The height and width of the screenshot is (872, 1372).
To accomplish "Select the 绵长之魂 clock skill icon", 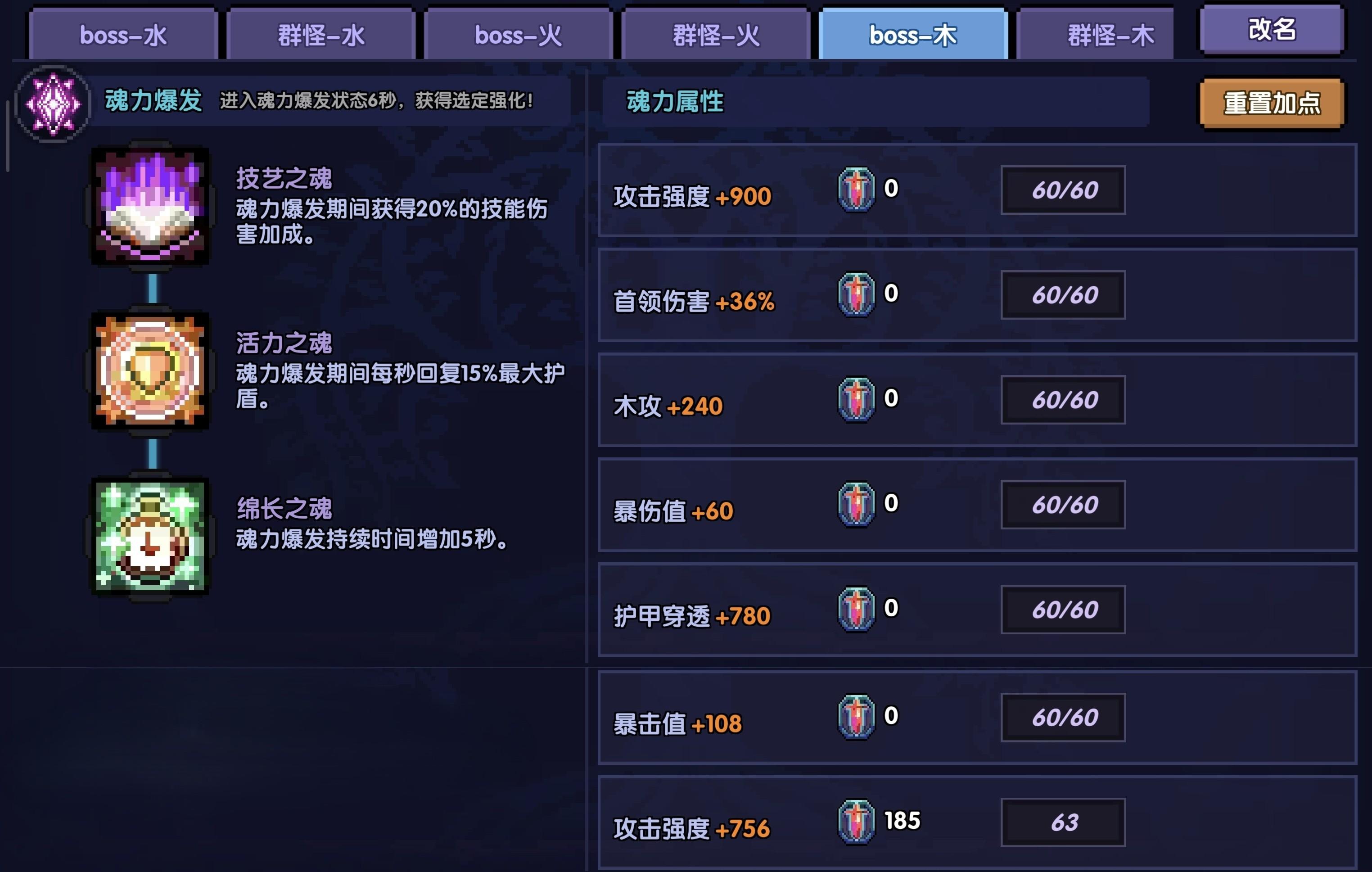I will (149, 536).
